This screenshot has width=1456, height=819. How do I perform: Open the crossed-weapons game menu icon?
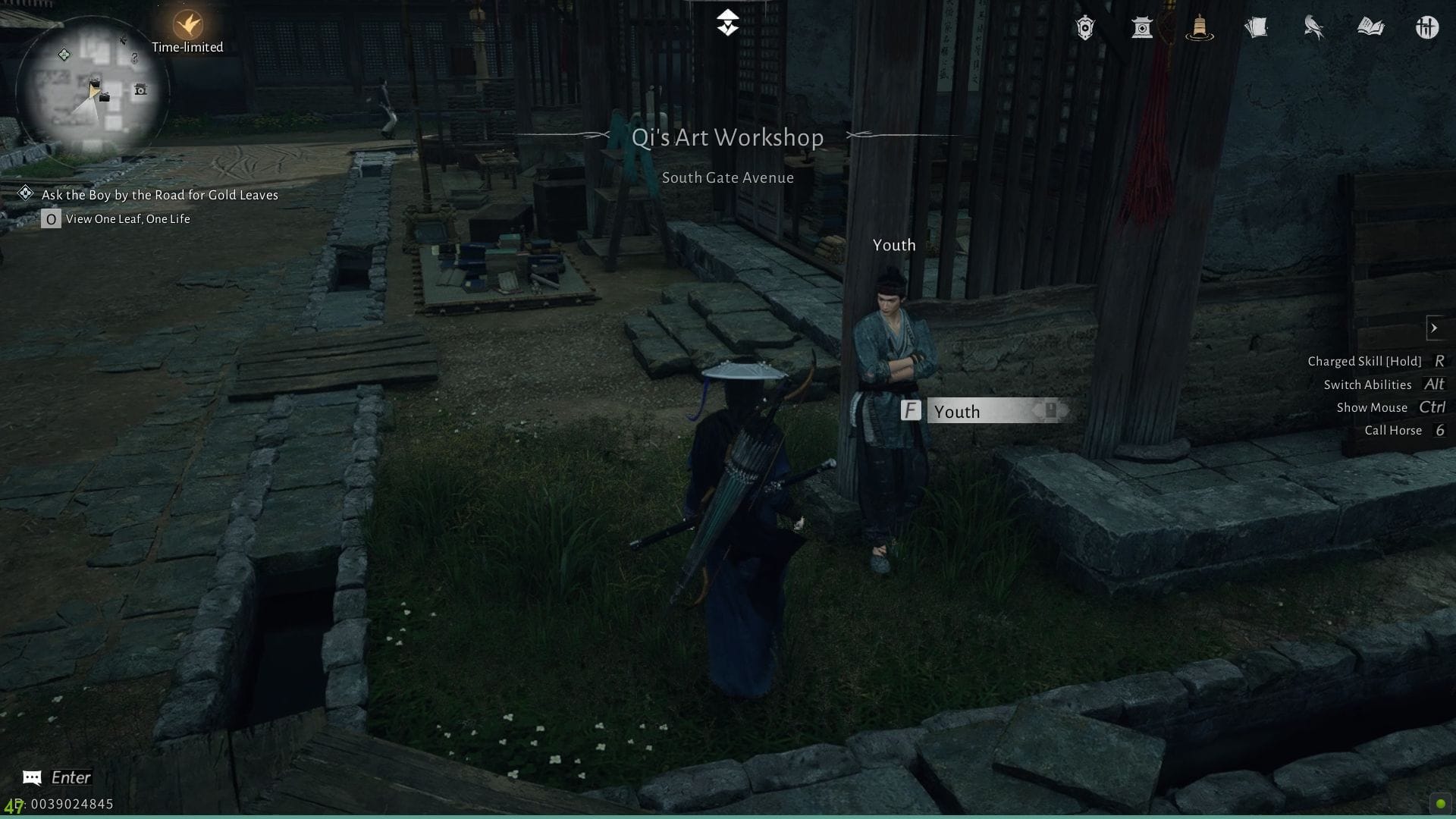point(1428,27)
